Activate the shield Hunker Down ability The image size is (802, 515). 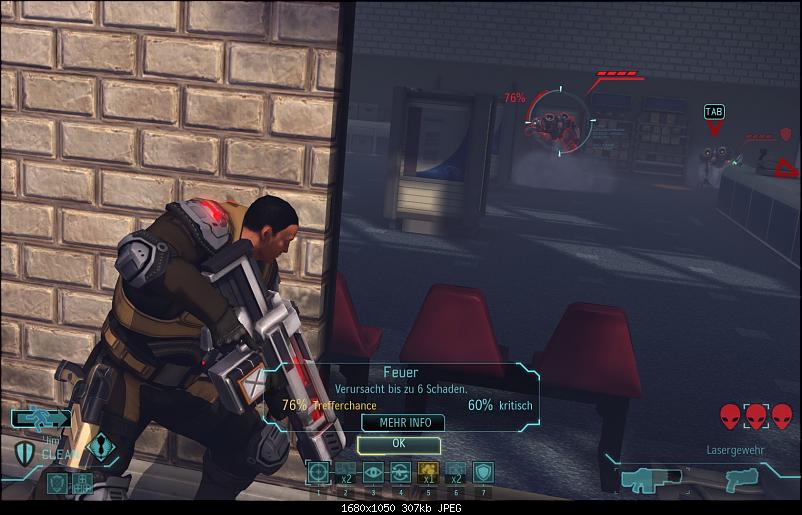pyautogui.click(x=483, y=472)
